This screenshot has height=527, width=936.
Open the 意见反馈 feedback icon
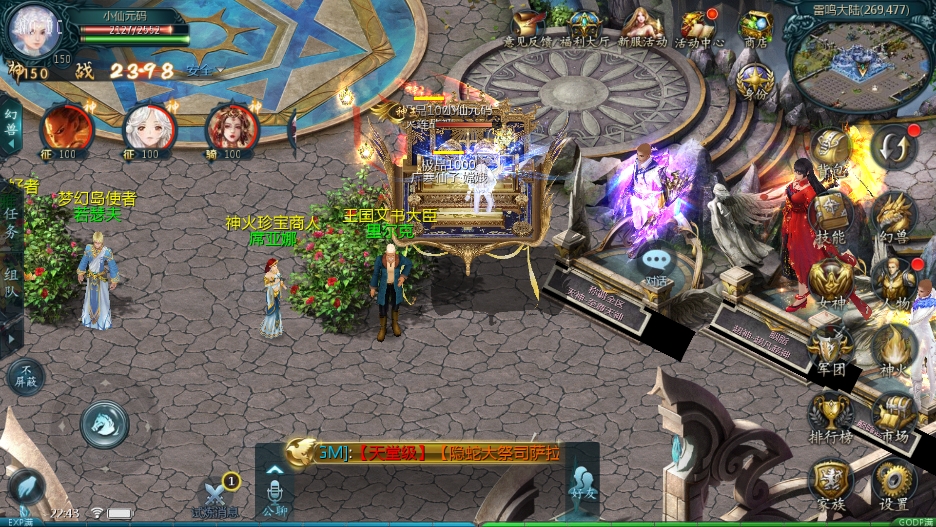(529, 25)
